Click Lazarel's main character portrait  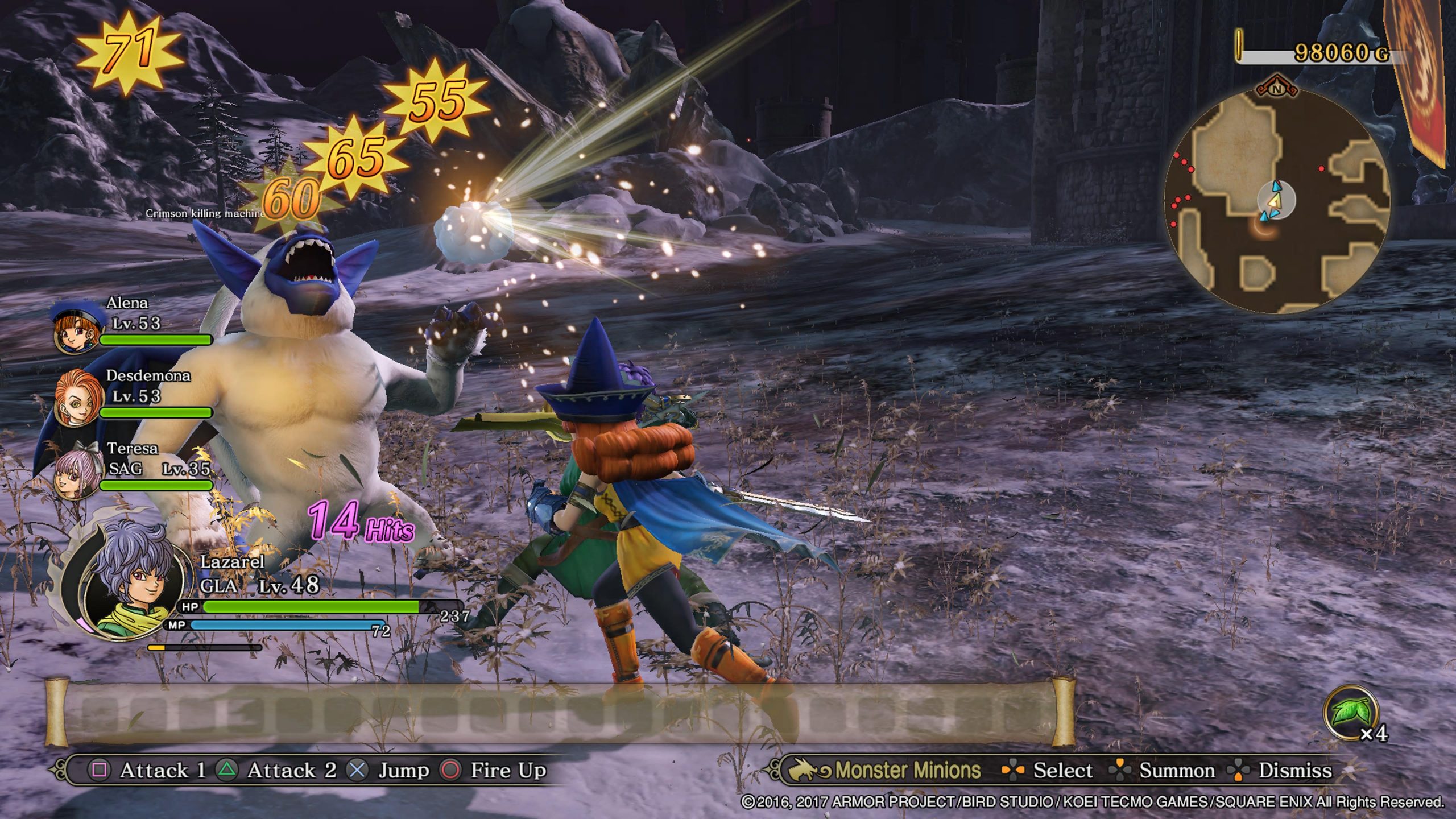point(133,587)
